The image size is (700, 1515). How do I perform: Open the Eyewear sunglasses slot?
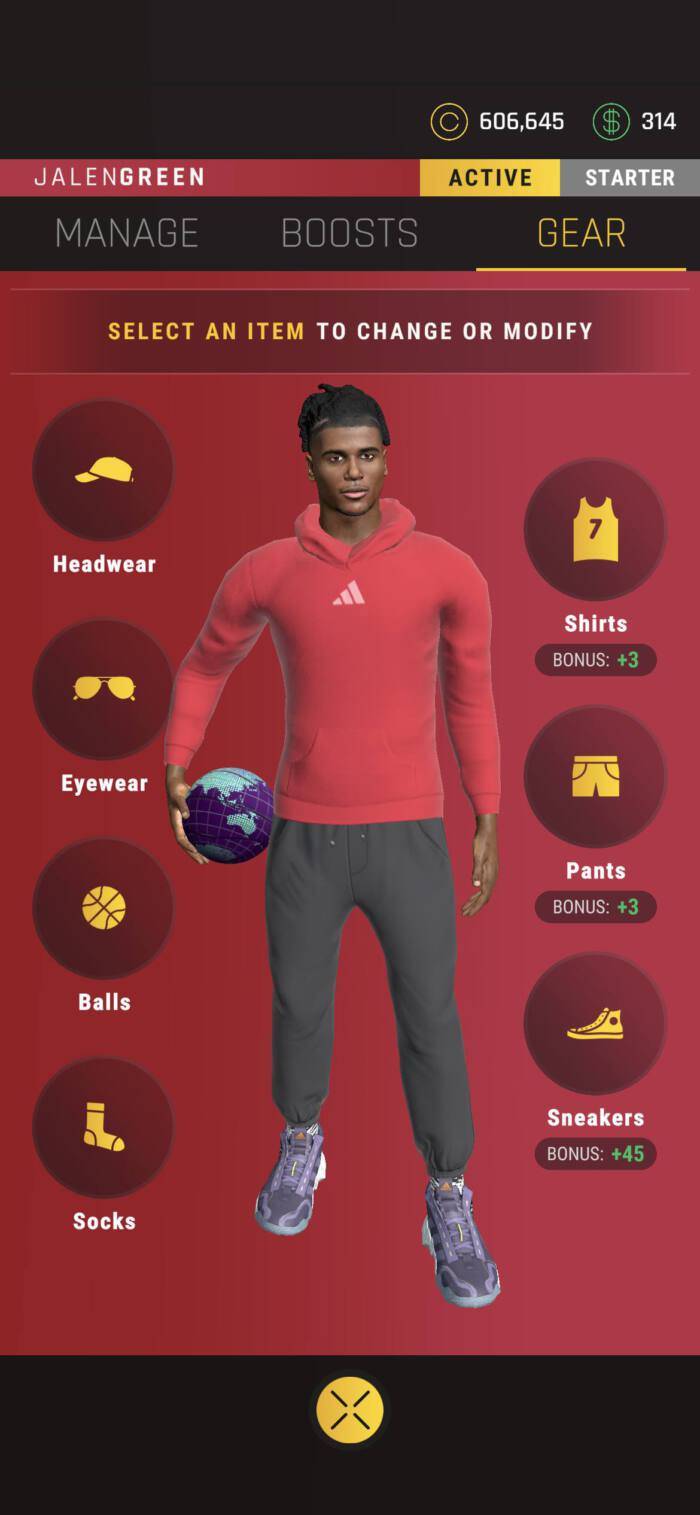(x=104, y=688)
